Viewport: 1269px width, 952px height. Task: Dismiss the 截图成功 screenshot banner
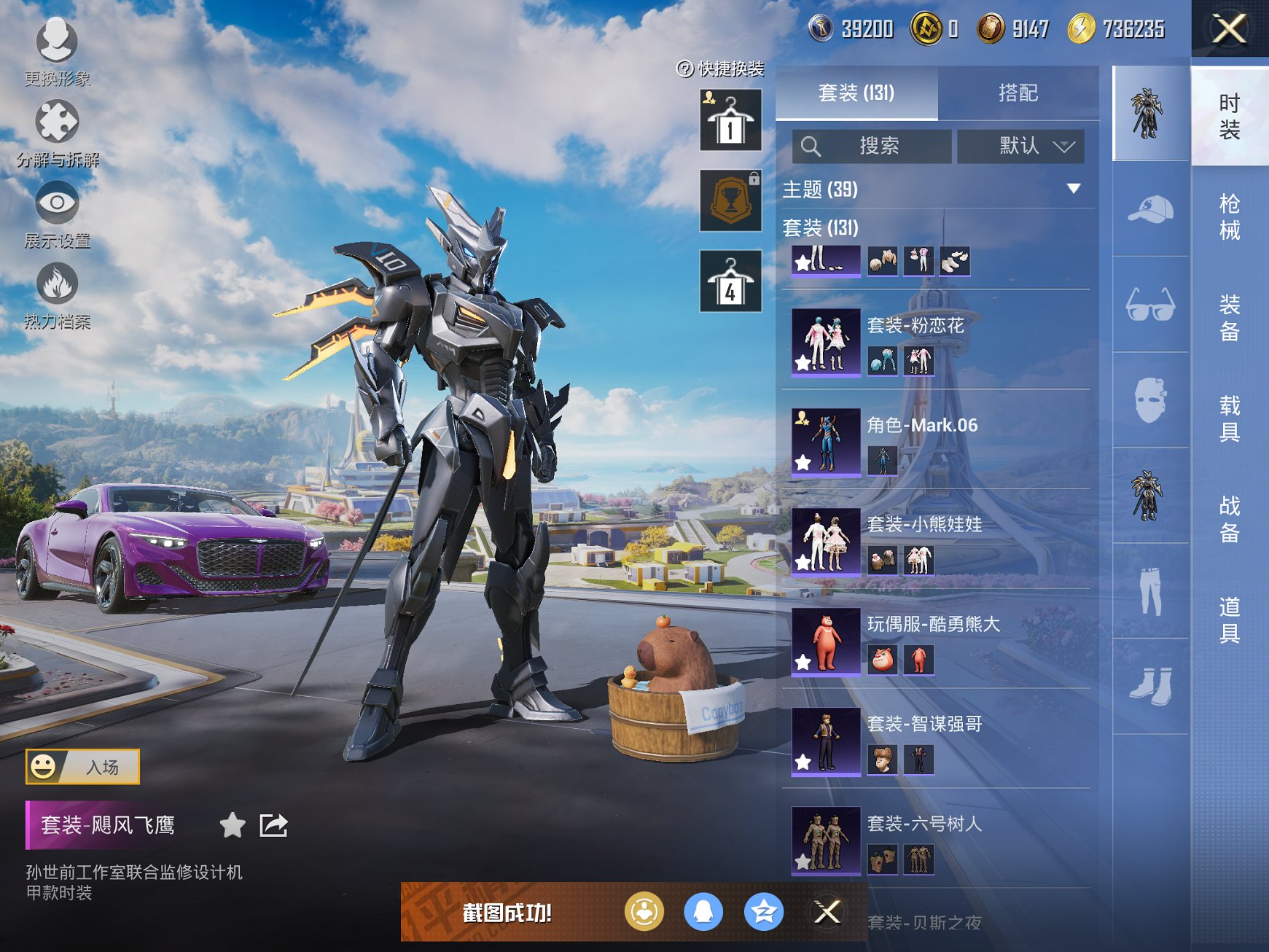click(827, 912)
